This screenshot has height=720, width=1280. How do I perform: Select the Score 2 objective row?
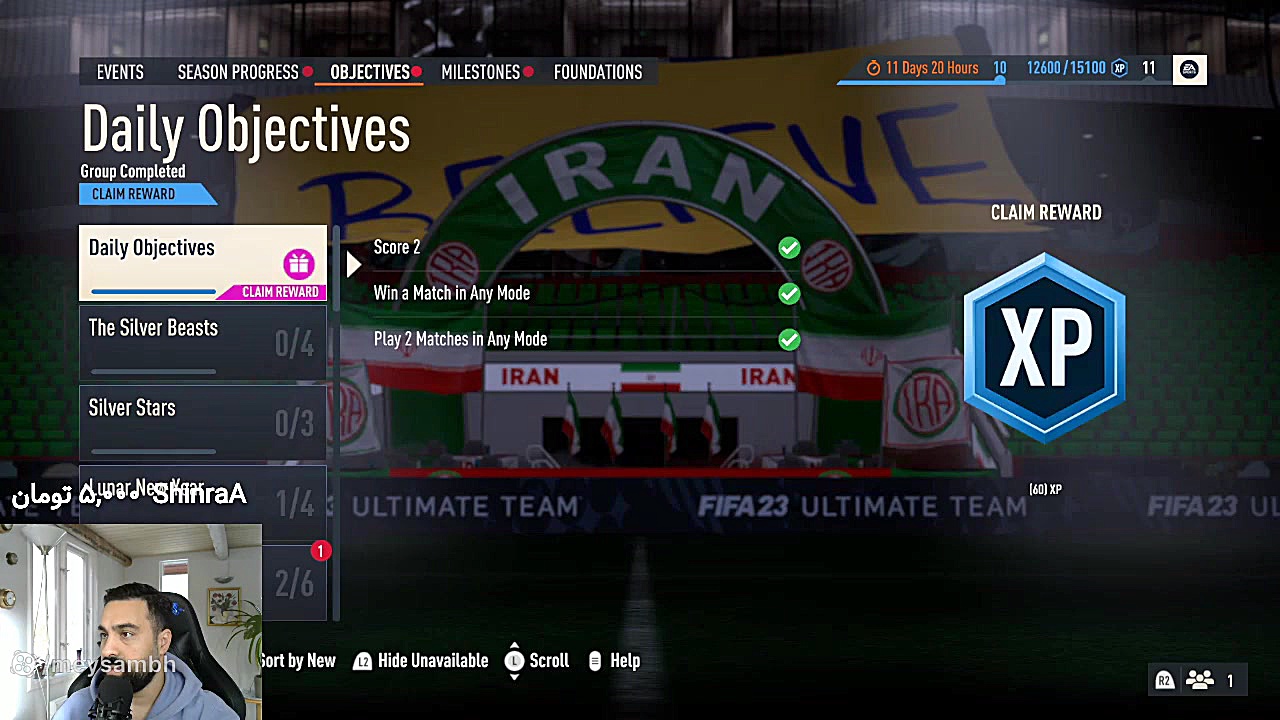click(x=580, y=247)
